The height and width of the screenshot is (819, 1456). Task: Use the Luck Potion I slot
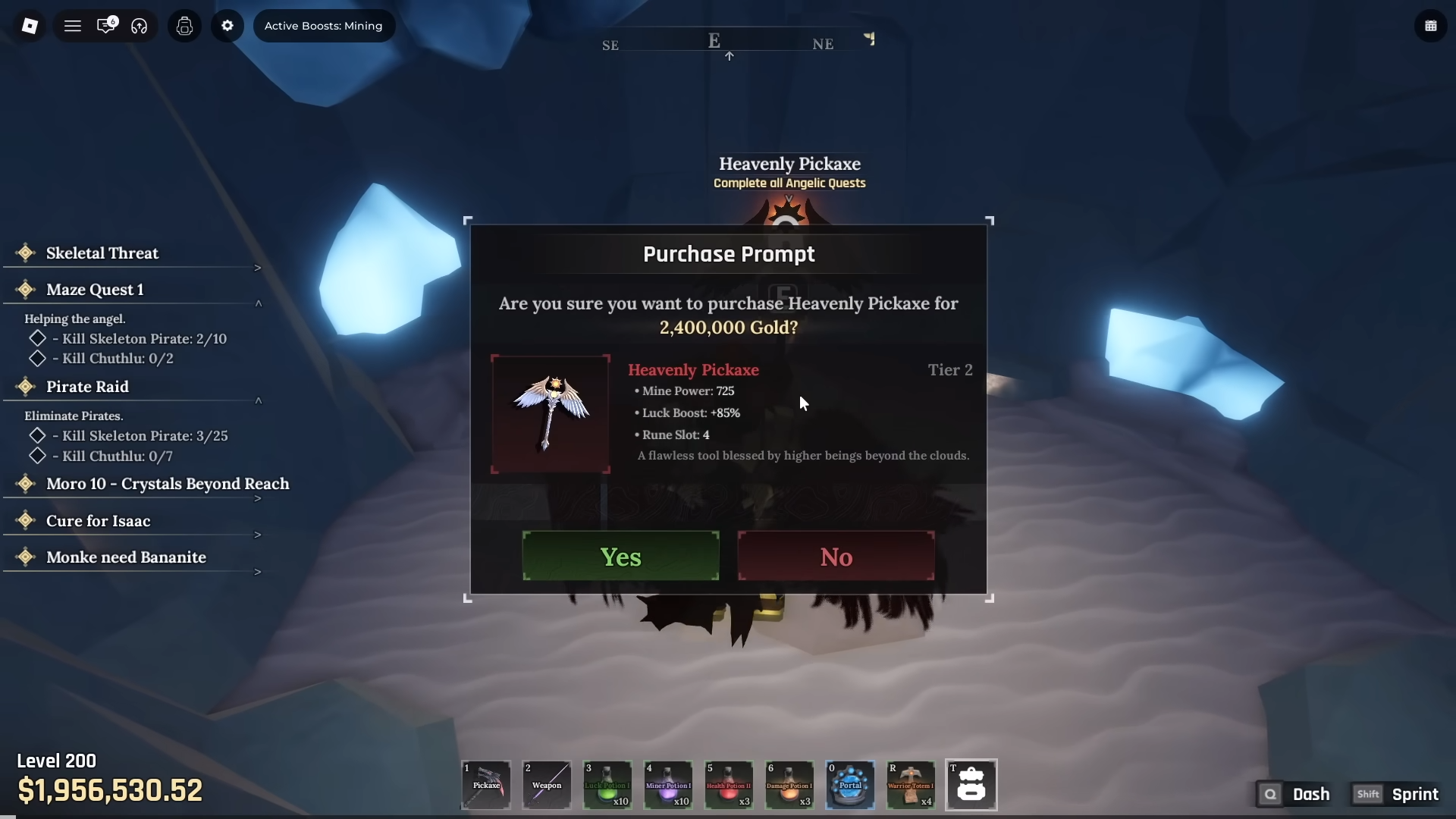coord(607,785)
